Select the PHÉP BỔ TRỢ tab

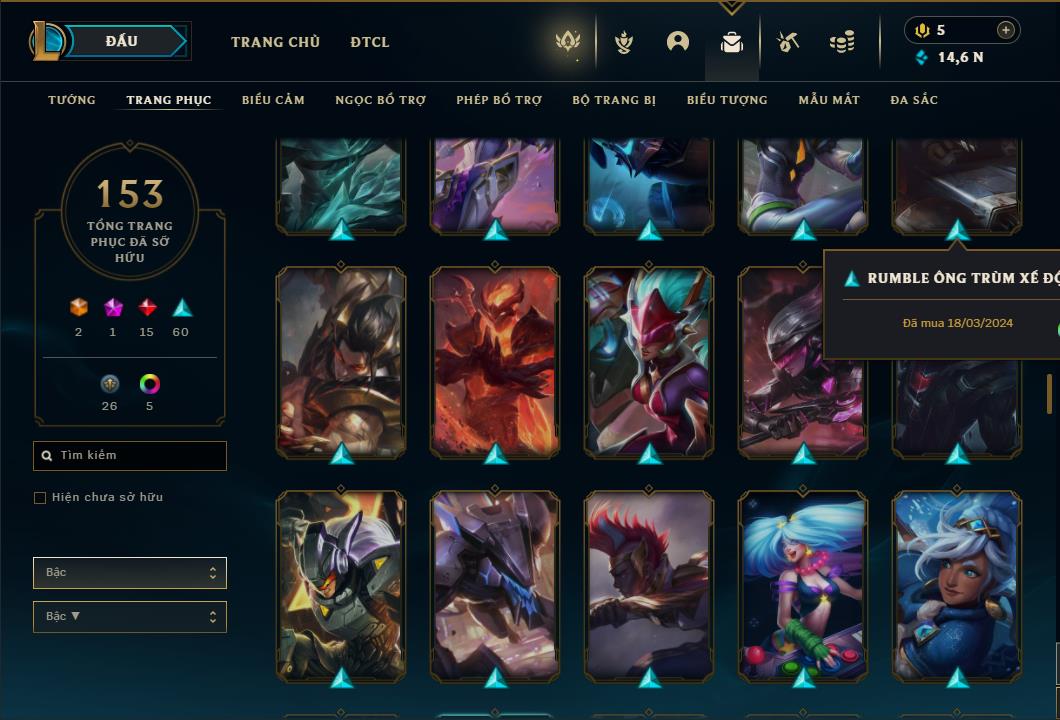point(499,100)
